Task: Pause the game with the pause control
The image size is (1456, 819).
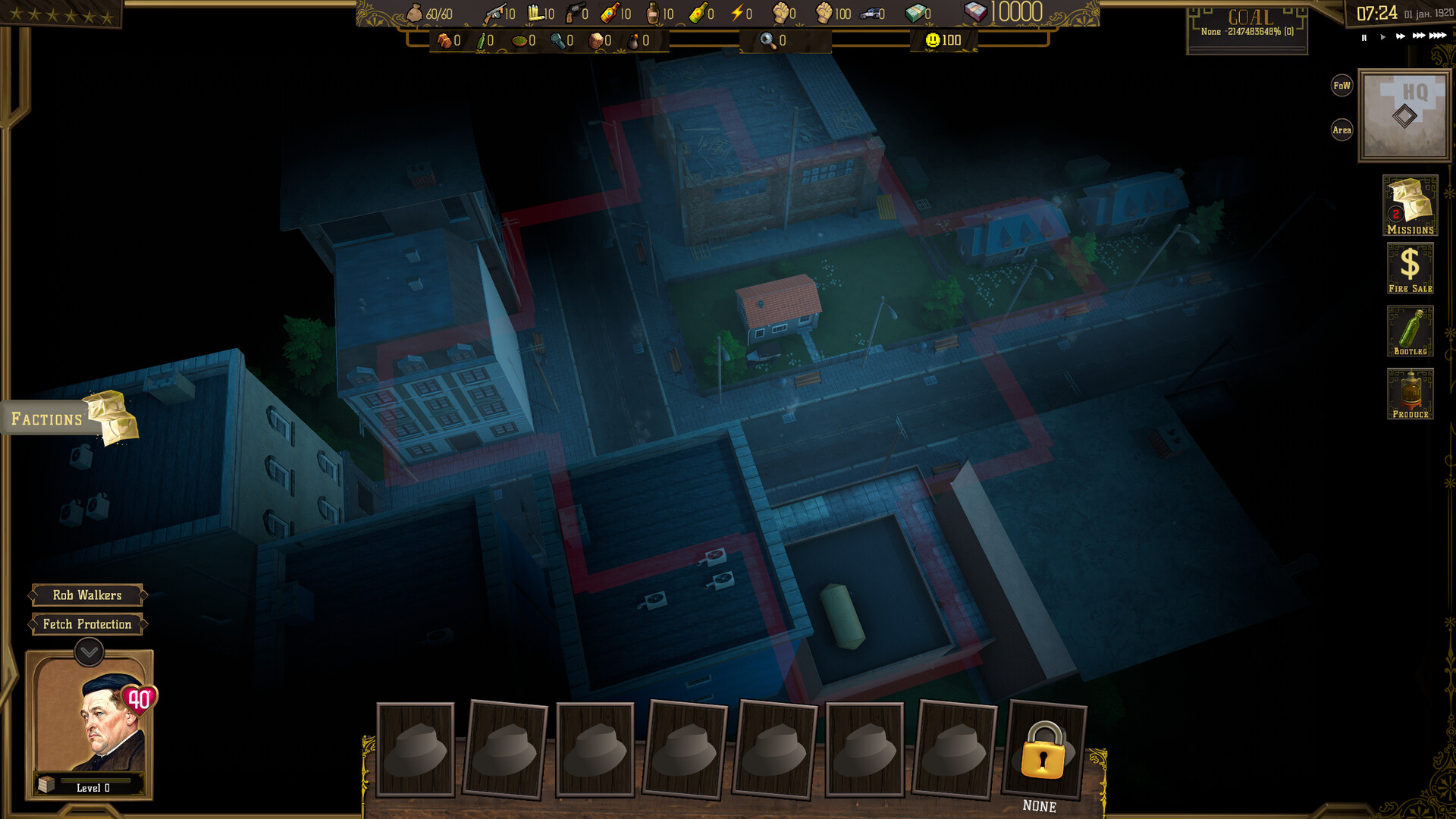Action: coord(1363,36)
